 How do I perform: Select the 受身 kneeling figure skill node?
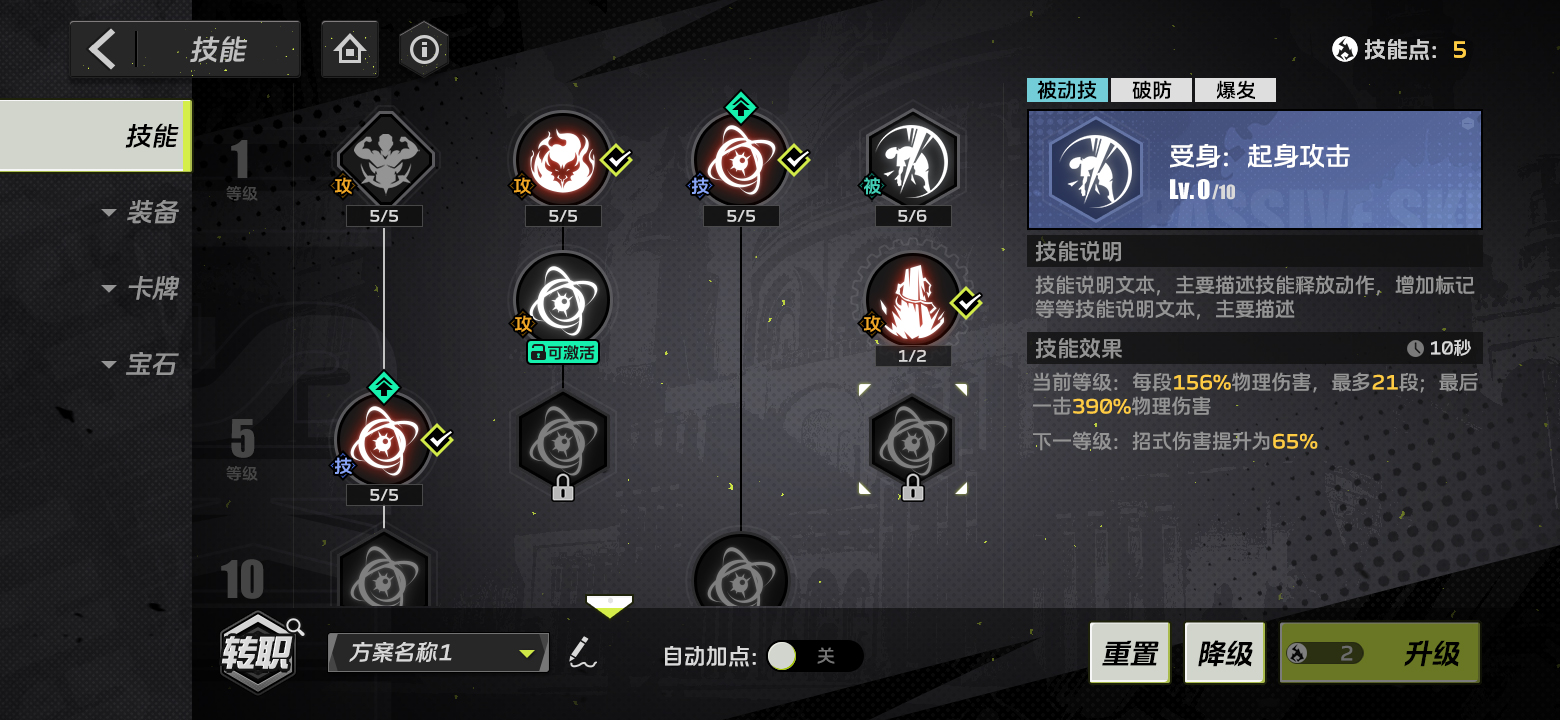pos(912,158)
